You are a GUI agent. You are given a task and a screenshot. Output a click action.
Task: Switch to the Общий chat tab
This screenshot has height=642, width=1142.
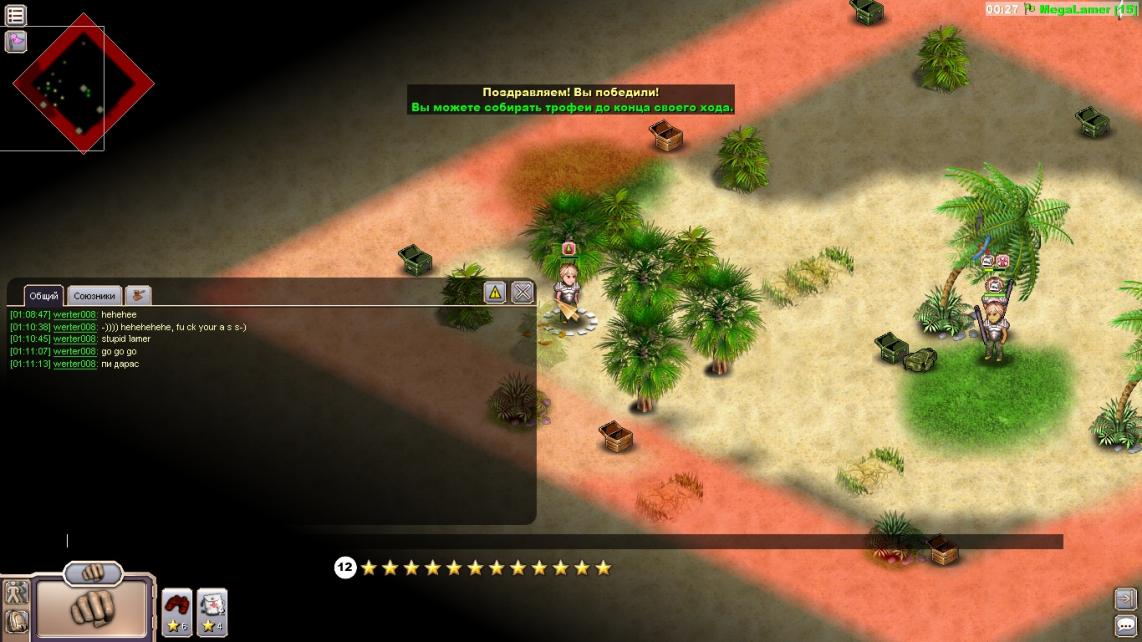pyautogui.click(x=44, y=296)
